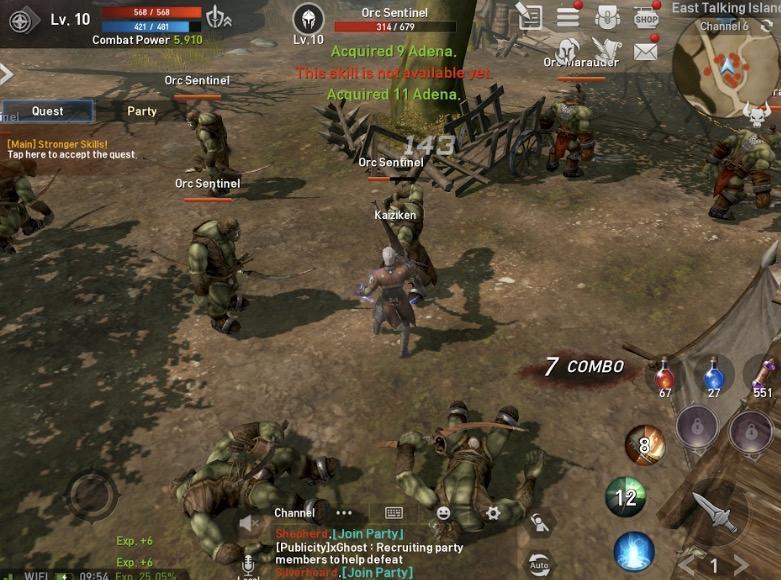Open chat settings gear
This screenshot has height=580, width=781.
(492, 513)
